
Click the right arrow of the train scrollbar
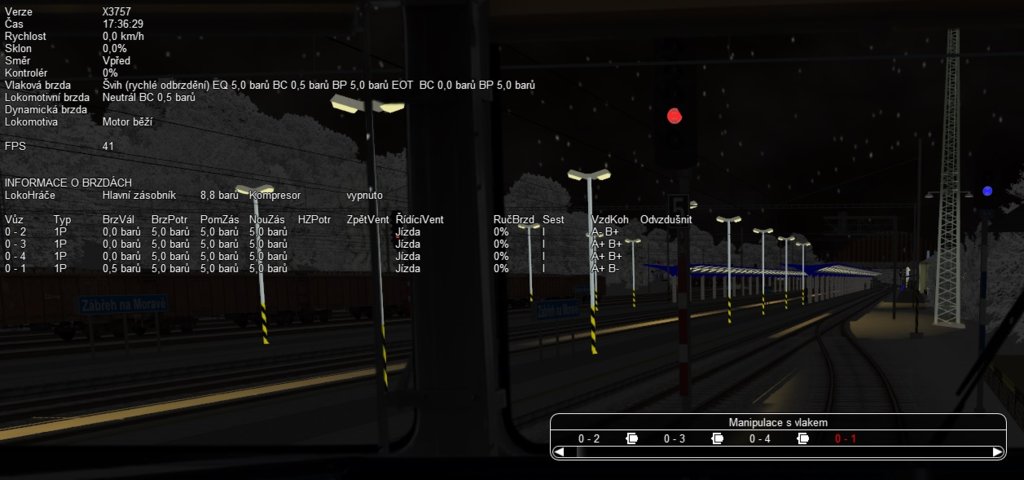tap(997, 452)
